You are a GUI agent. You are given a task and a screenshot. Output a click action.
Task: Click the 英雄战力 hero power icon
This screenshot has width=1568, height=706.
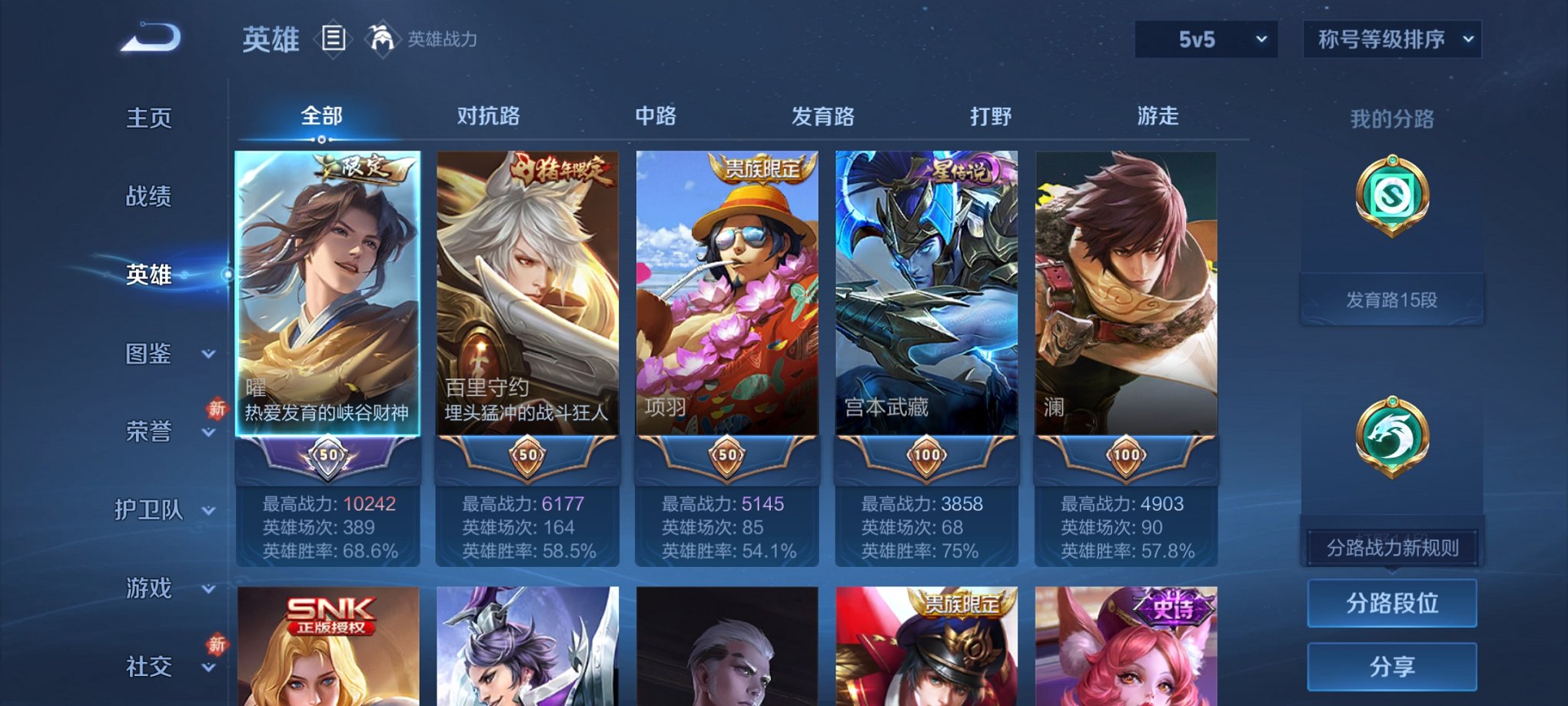pos(382,38)
